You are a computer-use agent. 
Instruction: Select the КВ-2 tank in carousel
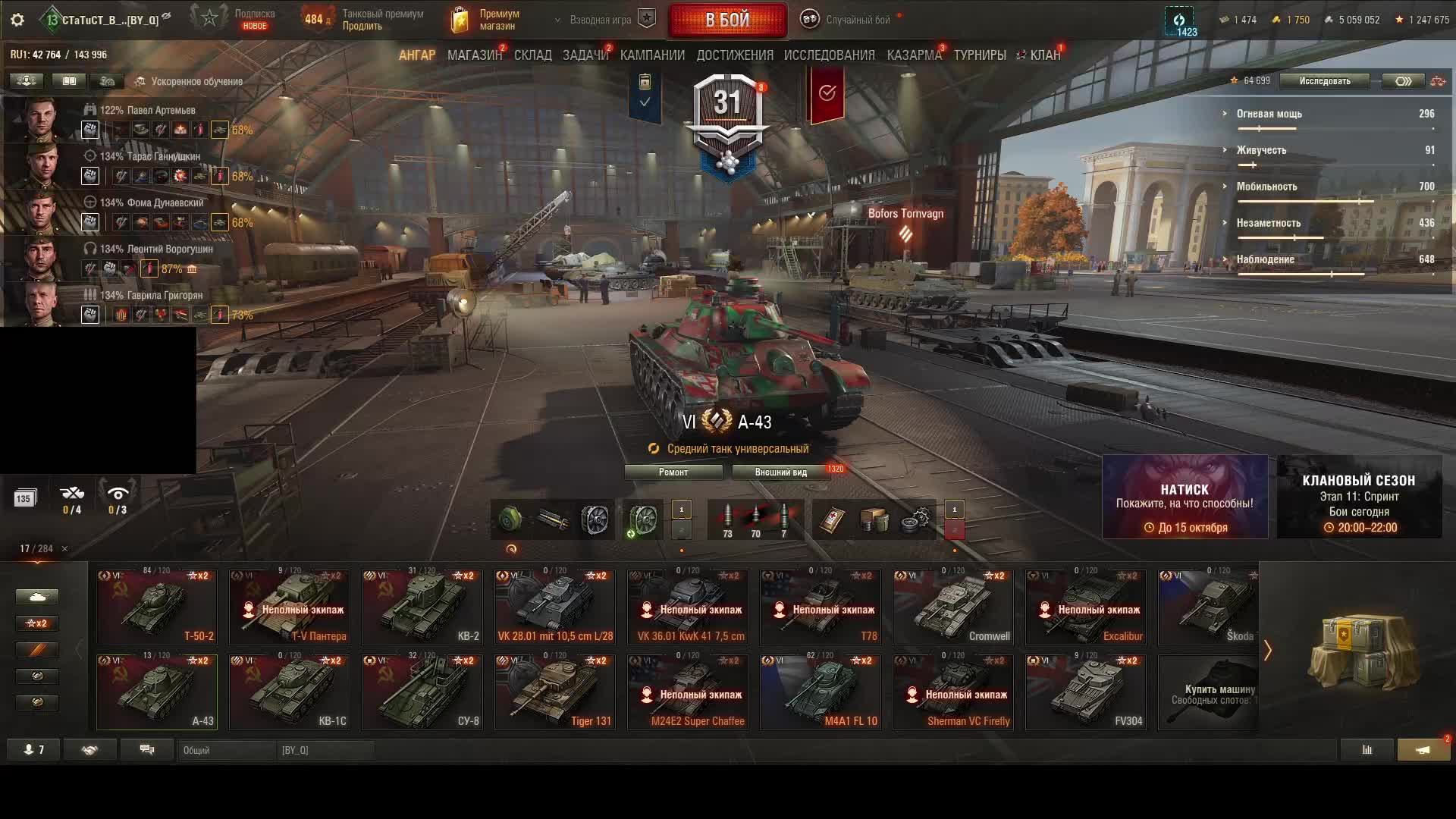pyautogui.click(x=422, y=607)
